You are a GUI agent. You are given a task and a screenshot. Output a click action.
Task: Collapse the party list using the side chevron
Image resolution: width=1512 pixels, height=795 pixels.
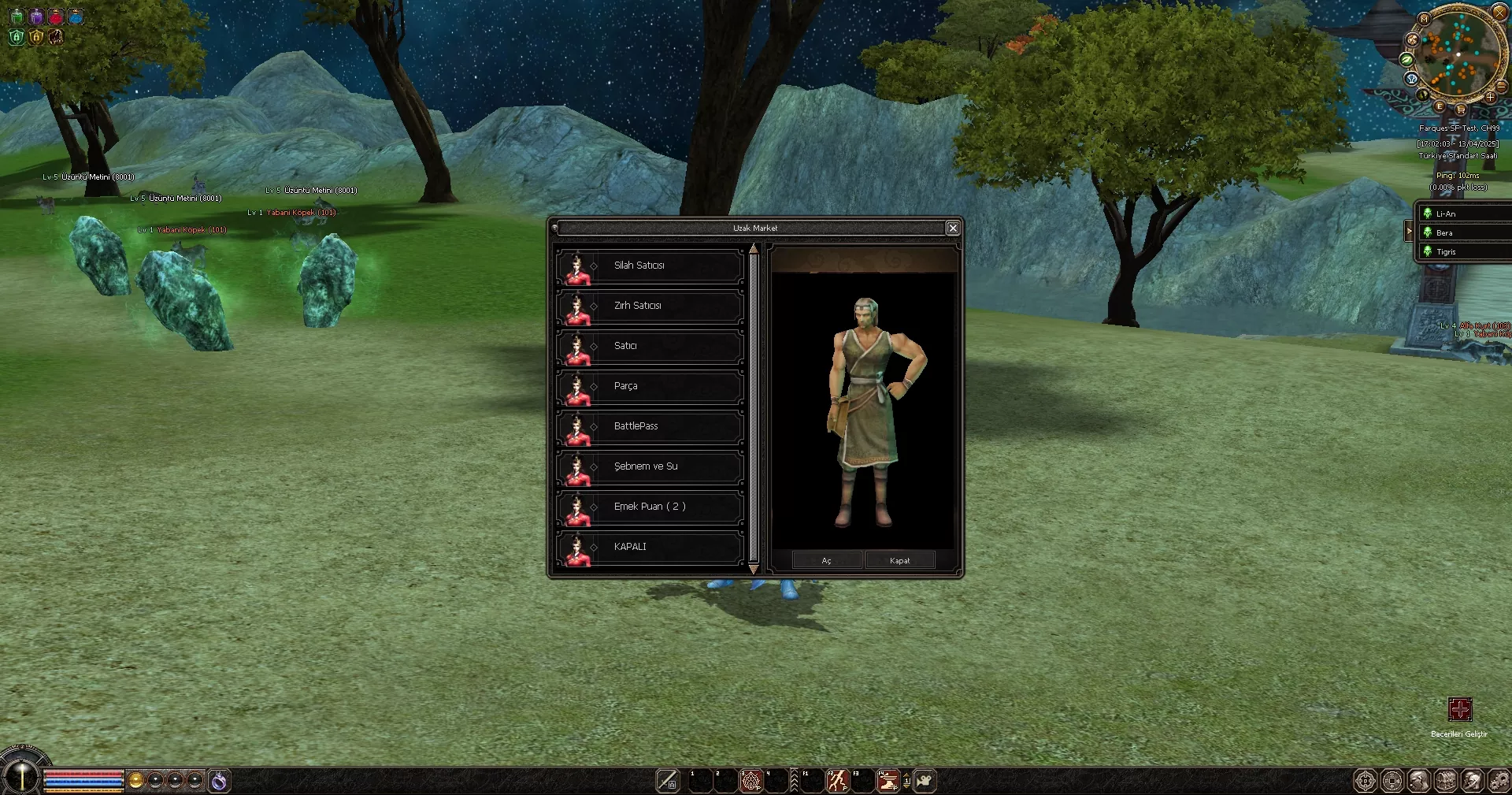(1409, 231)
